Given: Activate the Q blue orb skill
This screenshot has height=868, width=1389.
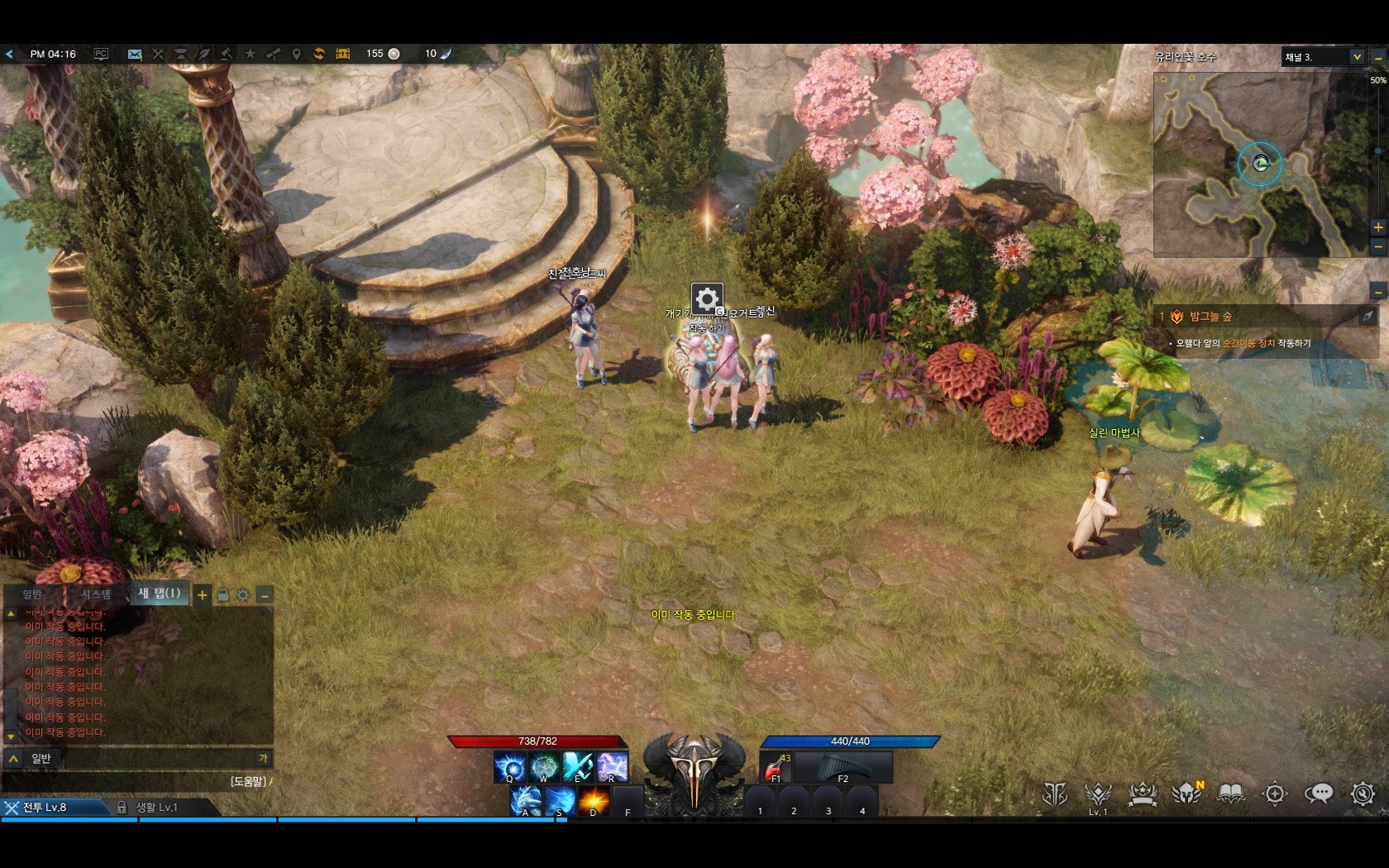Looking at the screenshot, I should point(509,767).
